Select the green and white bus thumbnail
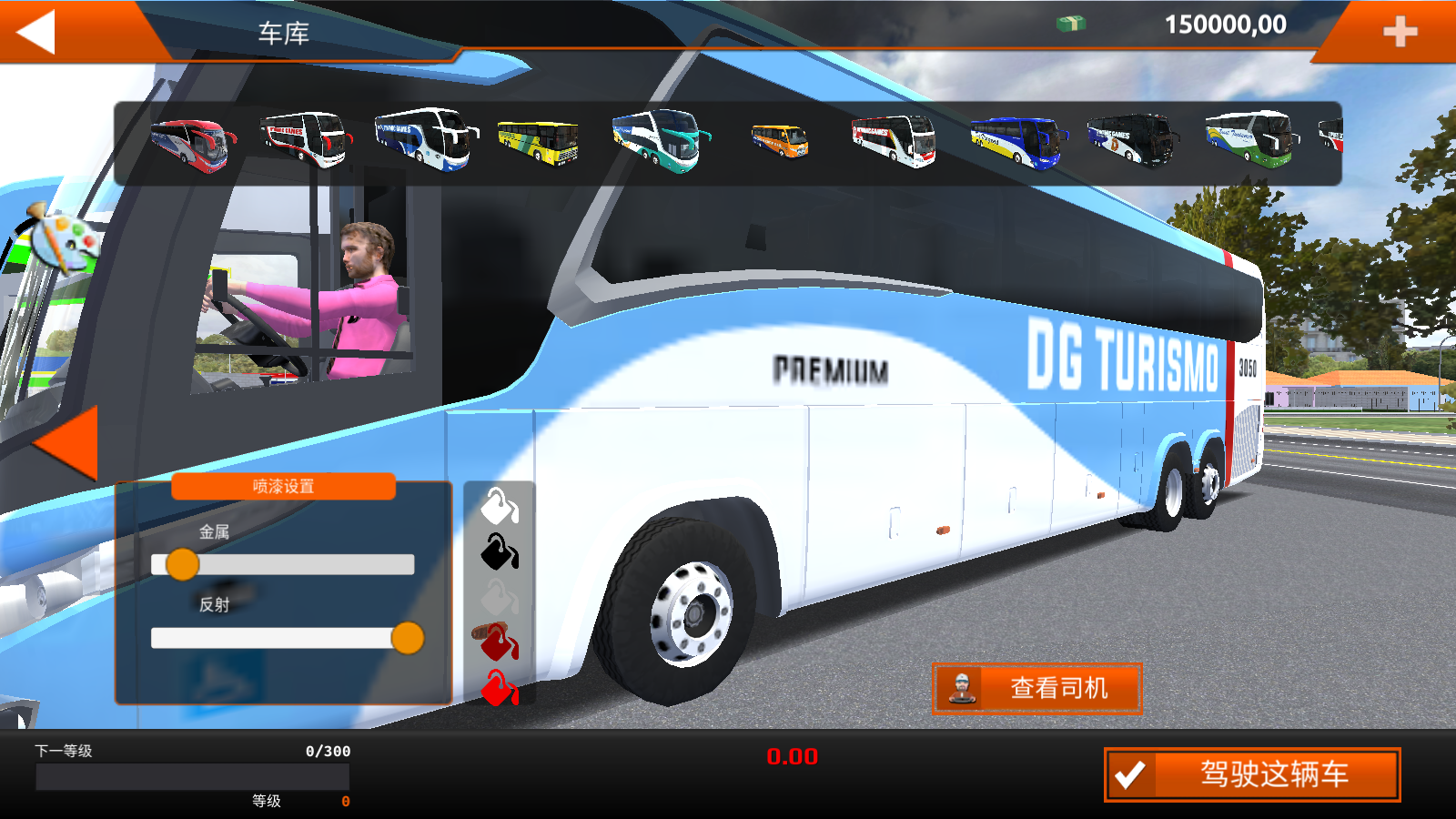The height and width of the screenshot is (819, 1456). coord(1251,139)
